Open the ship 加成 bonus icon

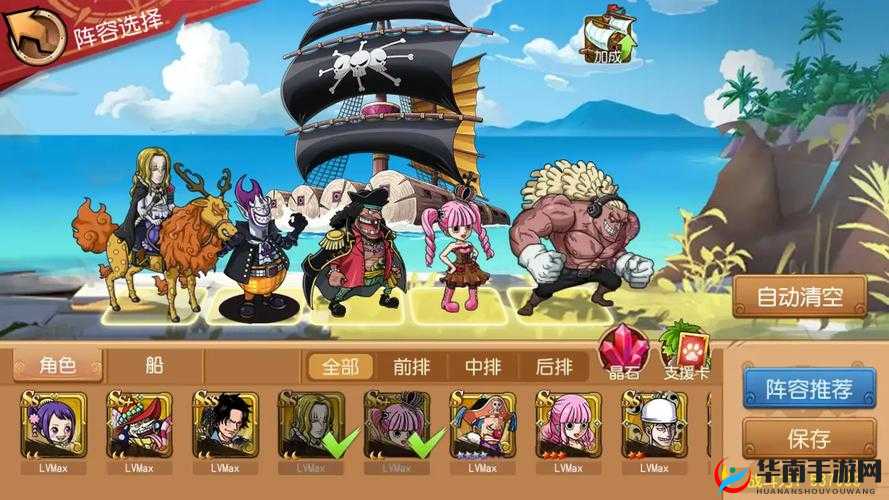(608, 40)
